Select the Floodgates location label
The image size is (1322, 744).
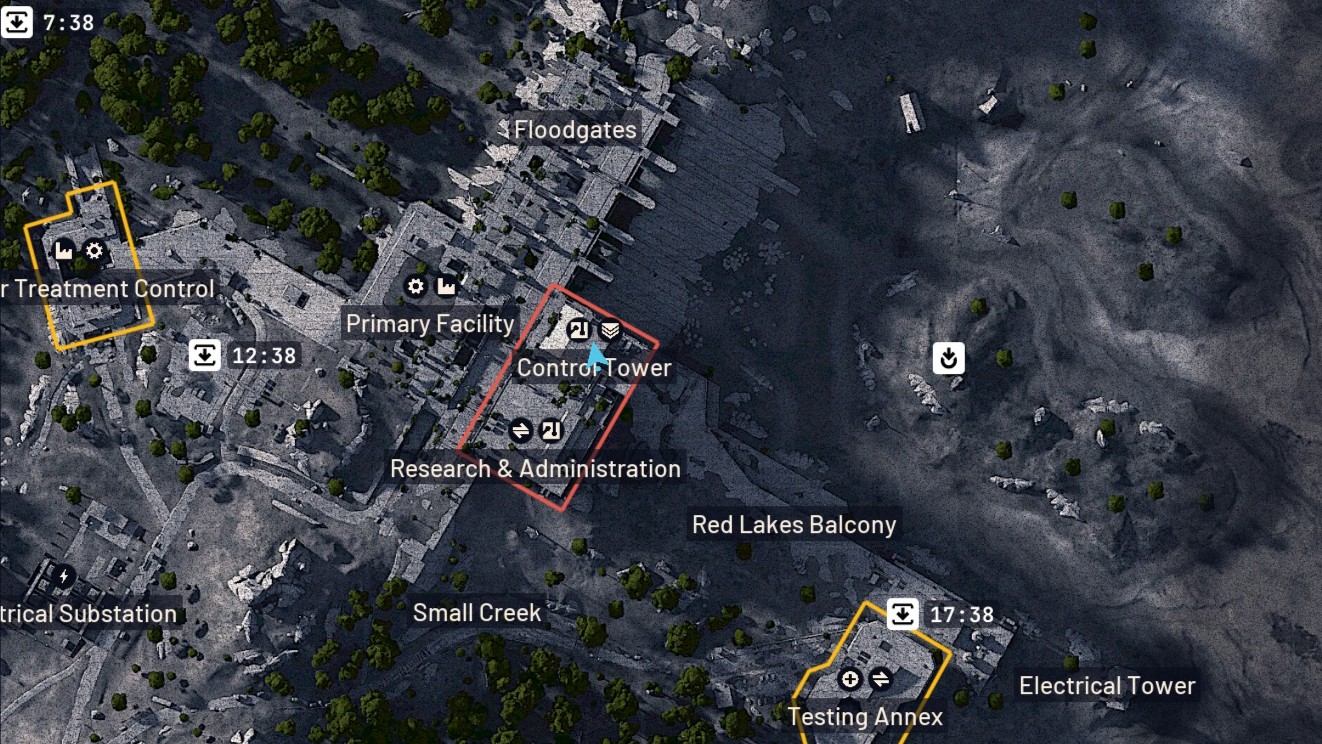pyautogui.click(x=574, y=129)
